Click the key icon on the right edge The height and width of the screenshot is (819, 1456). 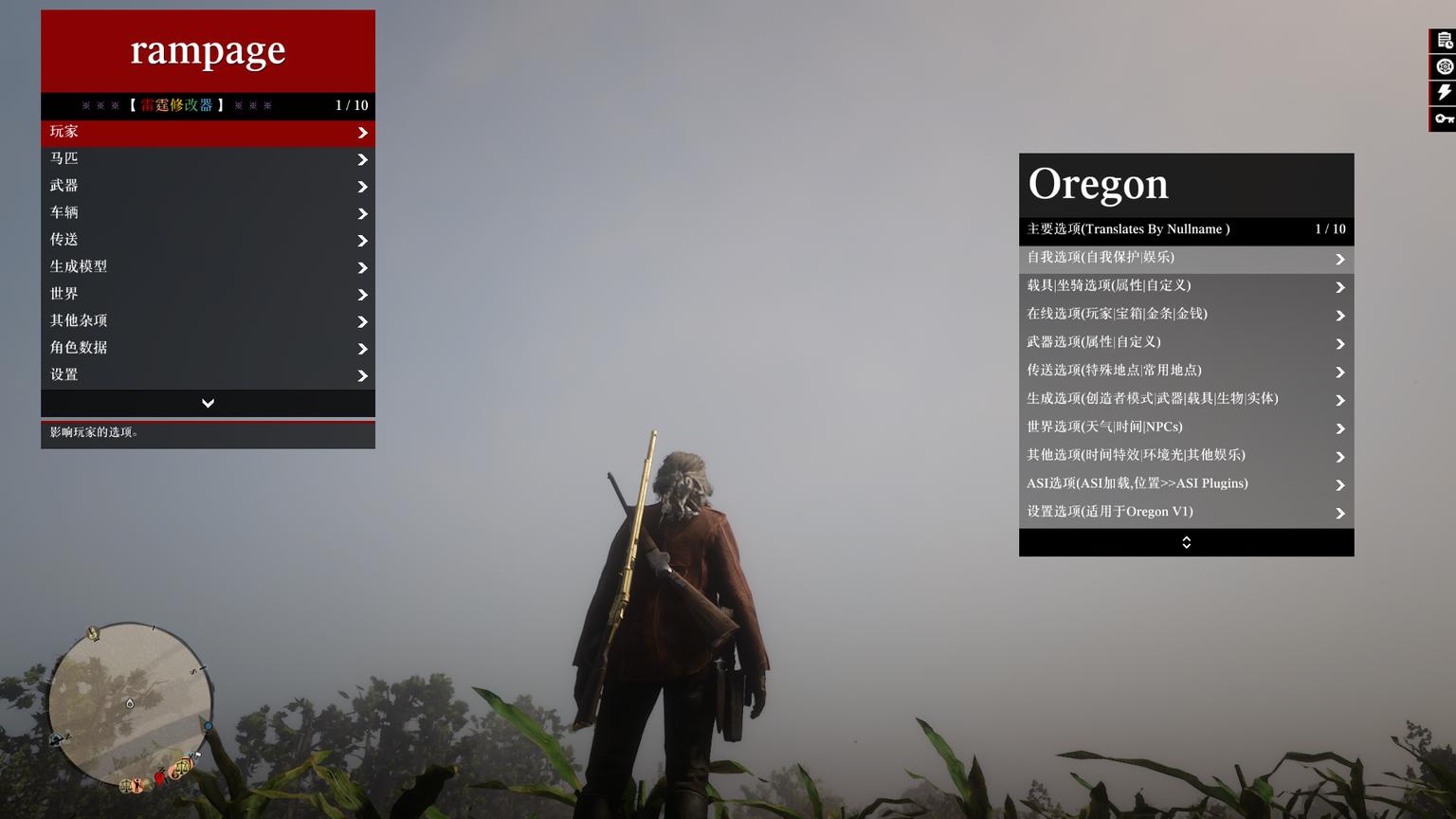click(1444, 118)
